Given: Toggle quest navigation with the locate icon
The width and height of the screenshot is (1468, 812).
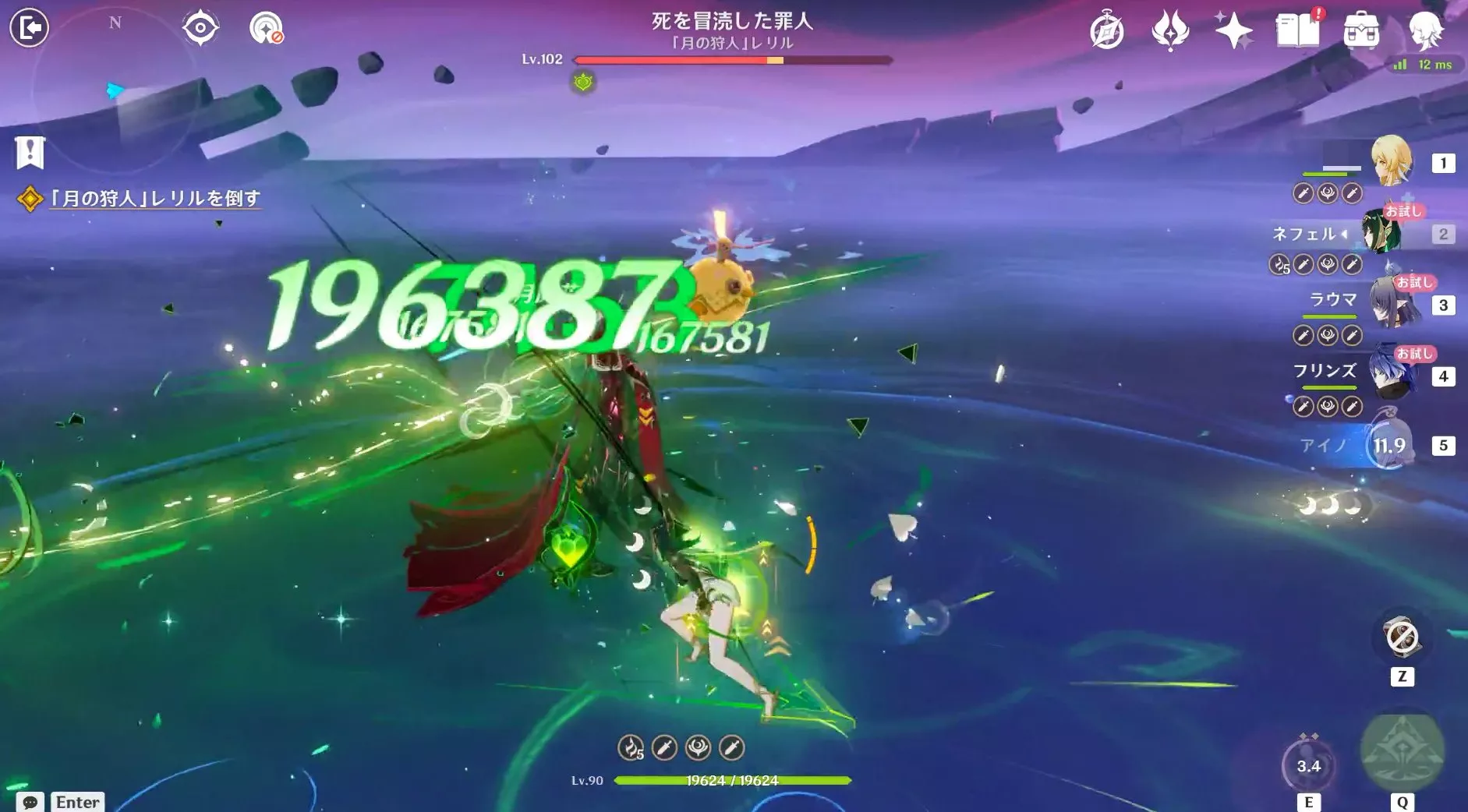Looking at the screenshot, I should click(x=200, y=28).
